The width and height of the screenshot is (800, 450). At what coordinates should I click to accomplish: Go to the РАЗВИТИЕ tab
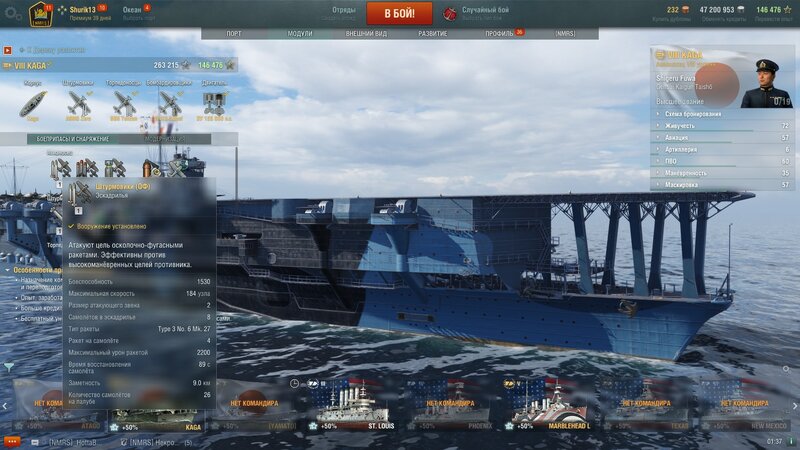click(x=433, y=33)
